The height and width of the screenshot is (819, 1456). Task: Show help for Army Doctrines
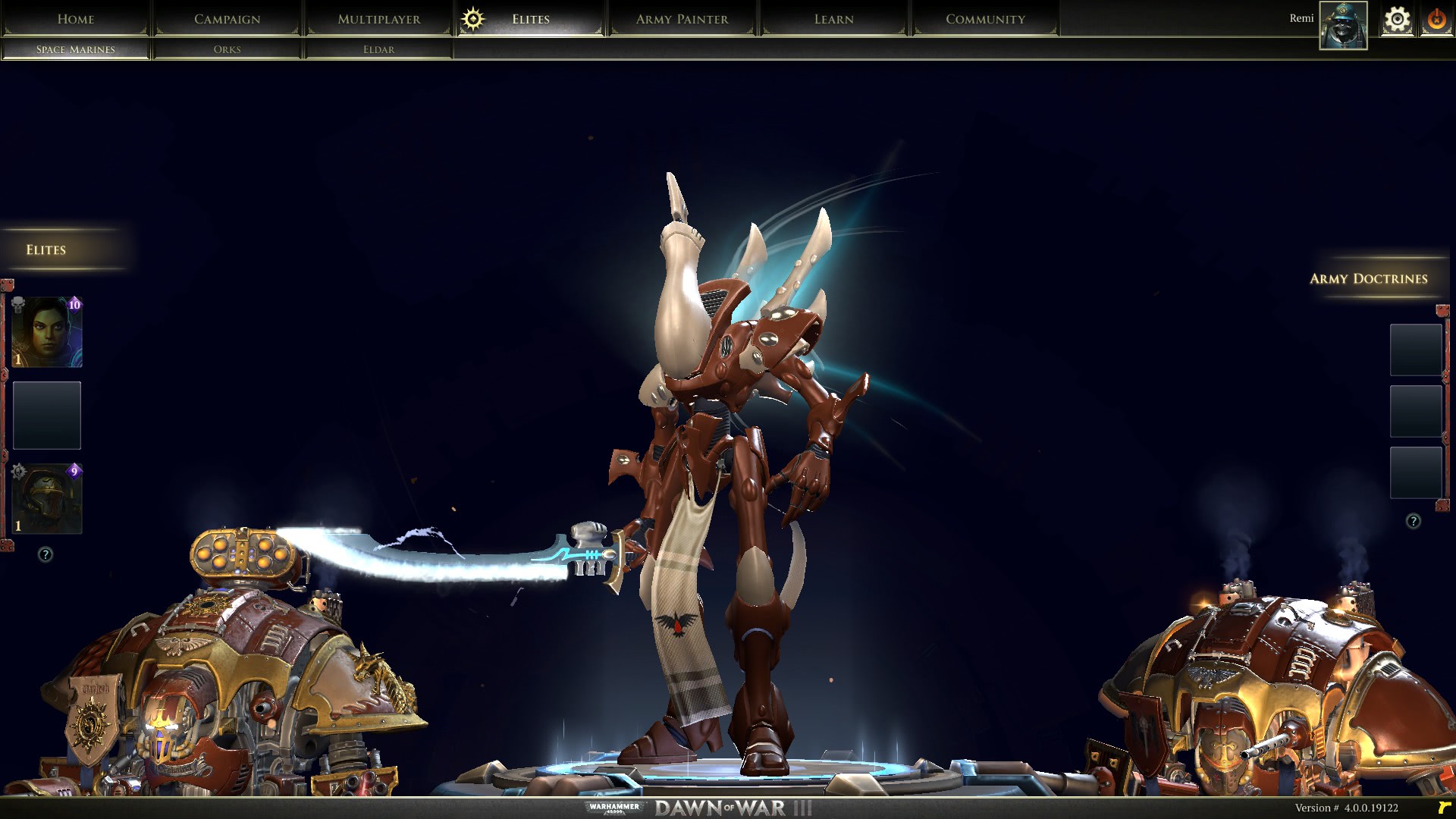[1414, 521]
